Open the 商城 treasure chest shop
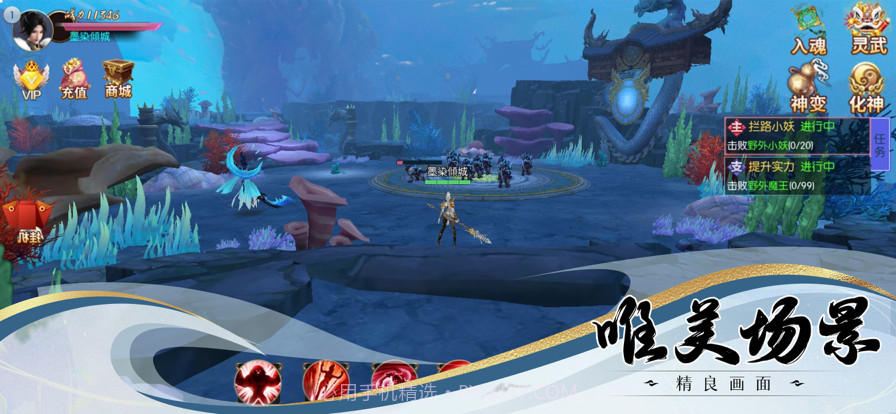This screenshot has width=896, height=414. point(118,79)
